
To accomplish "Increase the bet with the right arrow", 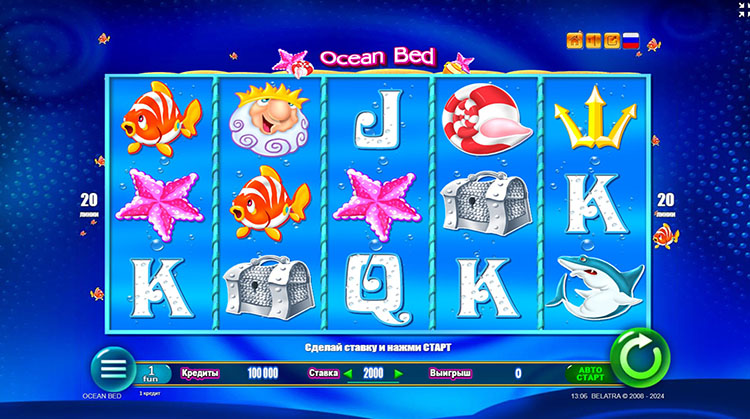I will pyautogui.click(x=398, y=373).
